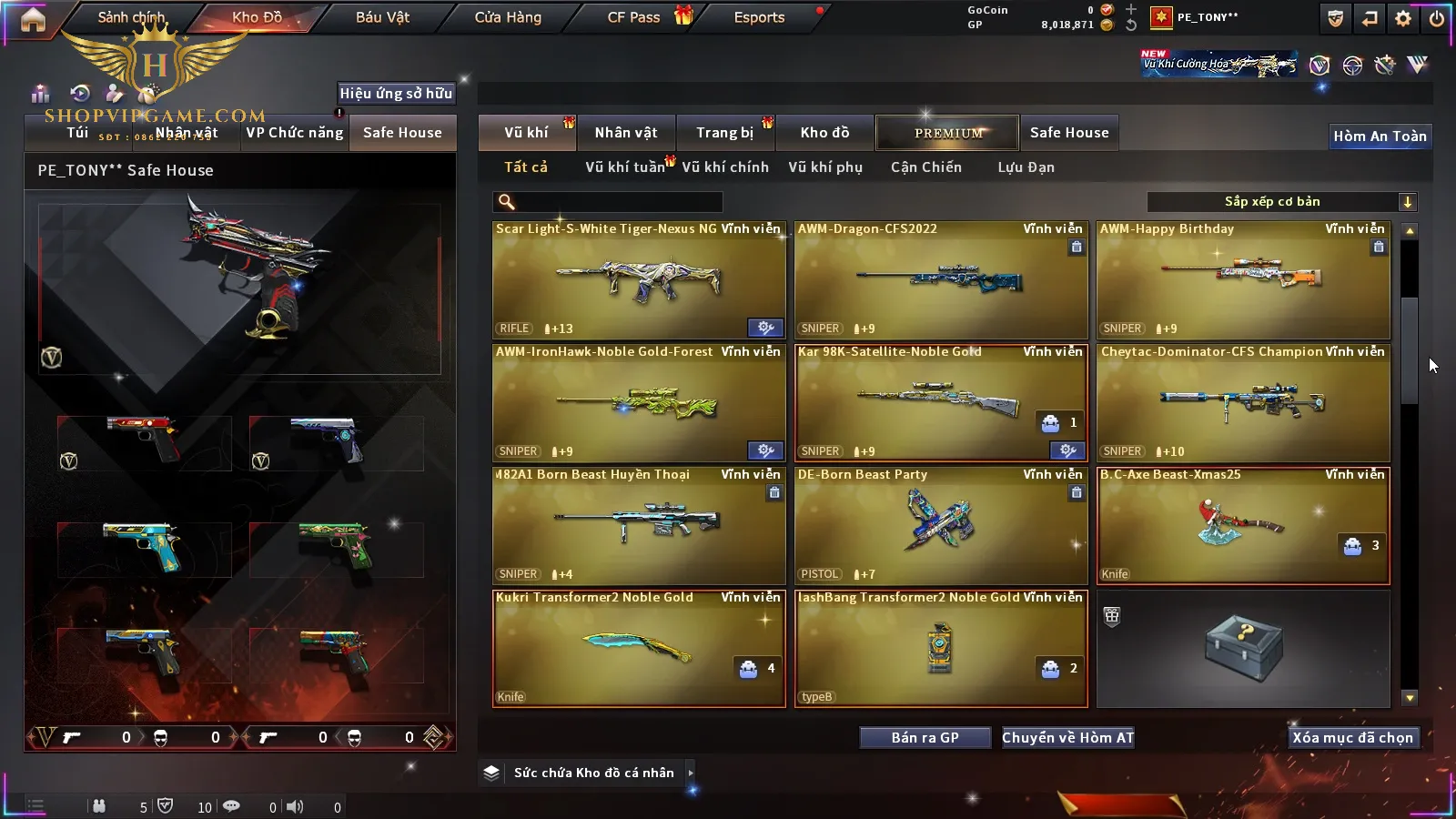Screen dimensions: 1456x819
Task: Select the AWM-Dragon-CFS2022 sniper
Action: click(941, 280)
